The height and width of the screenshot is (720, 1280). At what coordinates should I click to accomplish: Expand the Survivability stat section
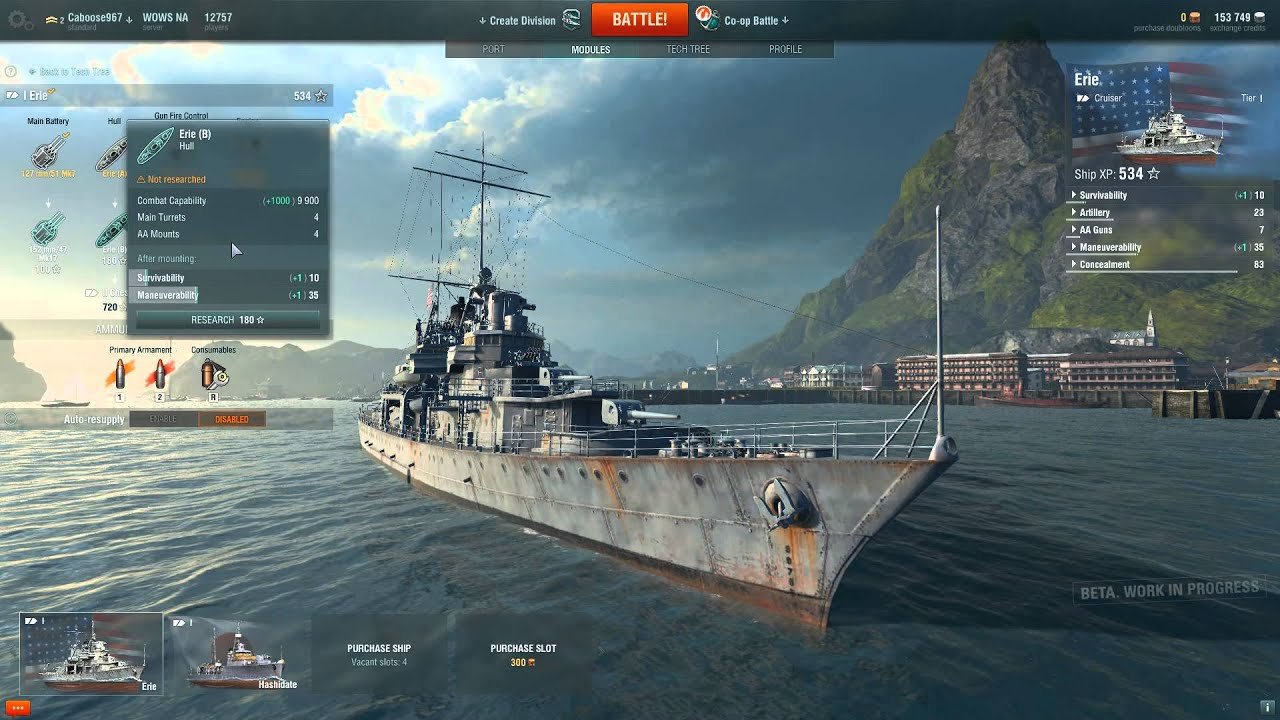pos(1103,196)
